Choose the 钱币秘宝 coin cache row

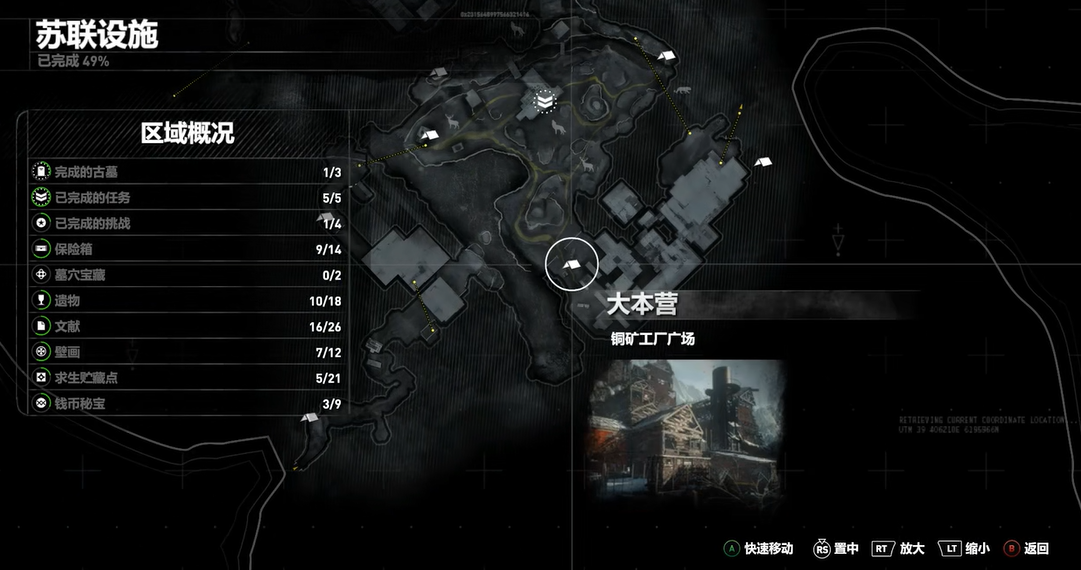click(x=188, y=404)
